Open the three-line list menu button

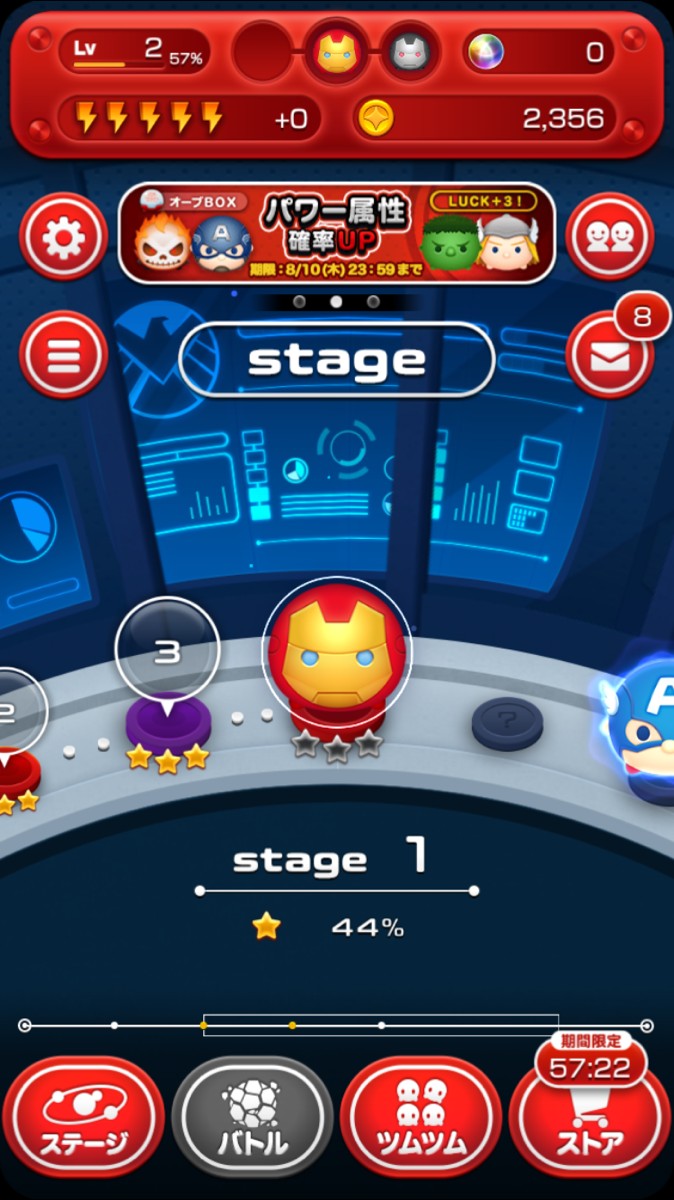[63, 355]
